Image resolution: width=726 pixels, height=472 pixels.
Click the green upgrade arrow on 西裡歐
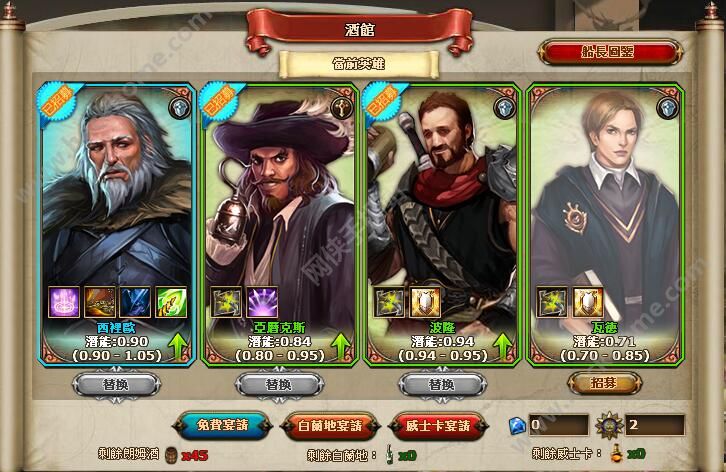click(x=179, y=348)
